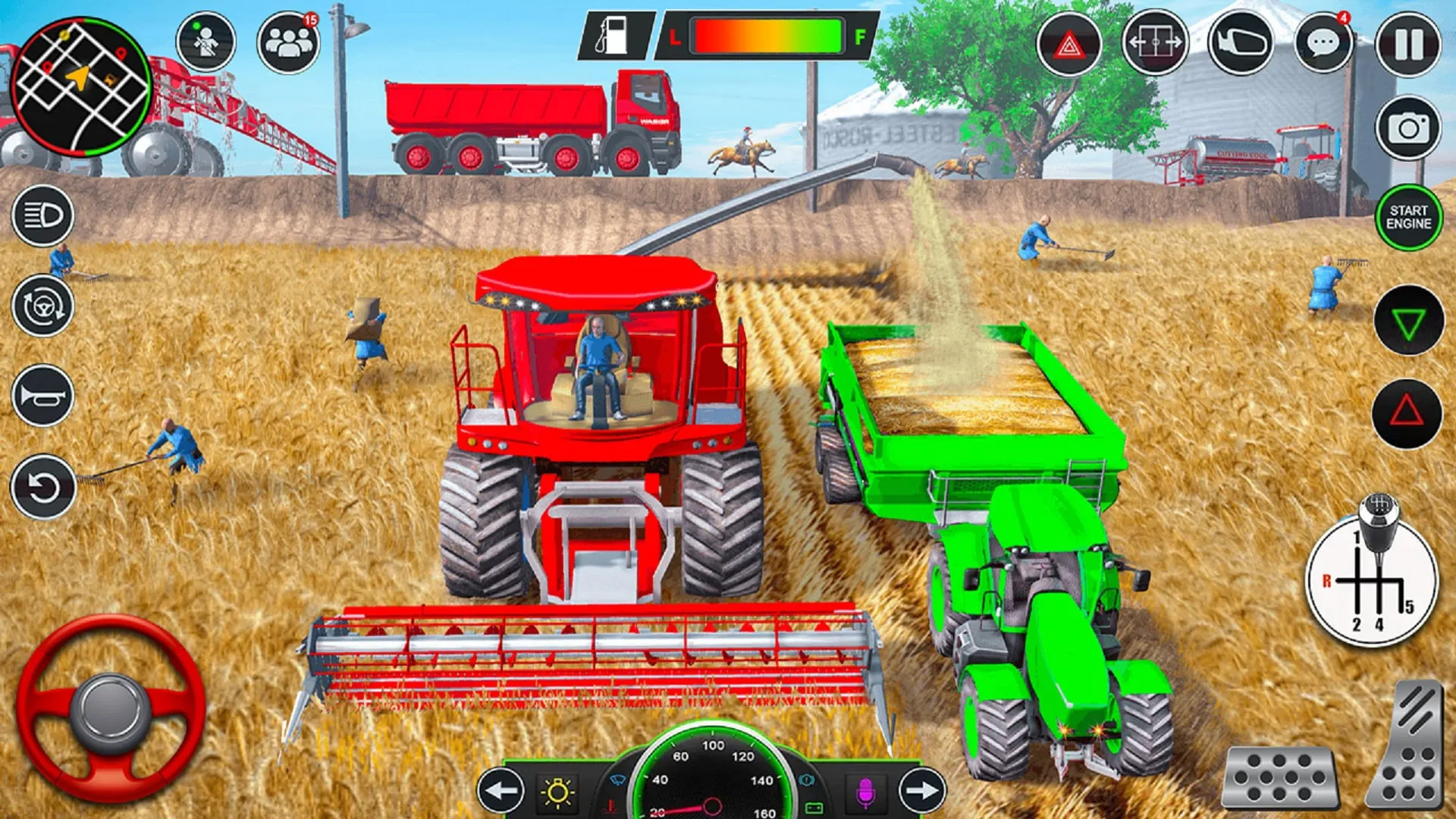1456x819 pixels.
Task: Check the fuel gauge bar at top
Action: [768, 34]
